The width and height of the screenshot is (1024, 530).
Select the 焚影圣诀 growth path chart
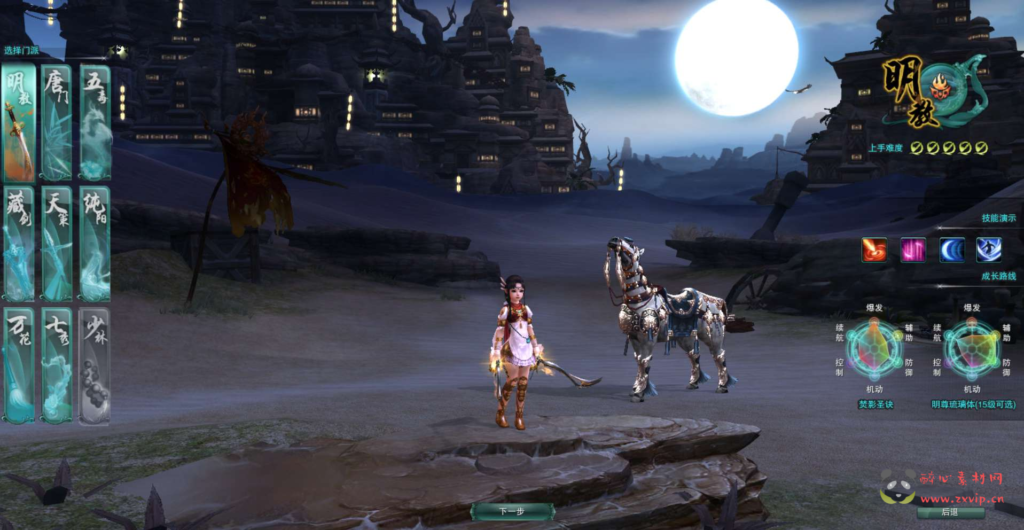tap(875, 350)
